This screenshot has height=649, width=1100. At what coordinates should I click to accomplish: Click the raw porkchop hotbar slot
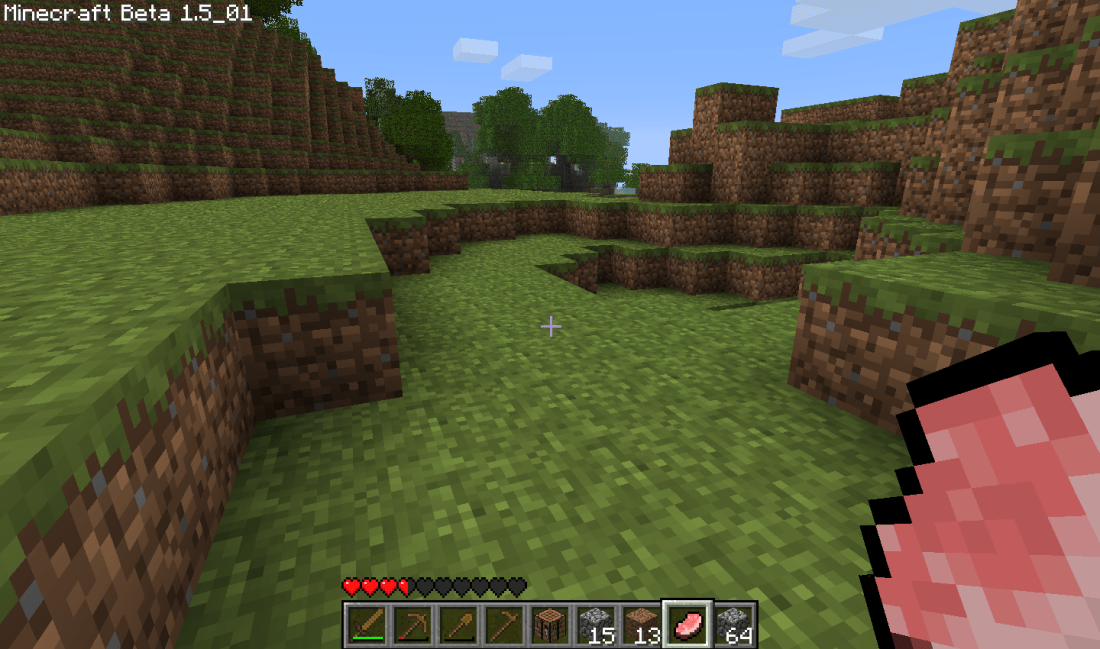[x=688, y=625]
